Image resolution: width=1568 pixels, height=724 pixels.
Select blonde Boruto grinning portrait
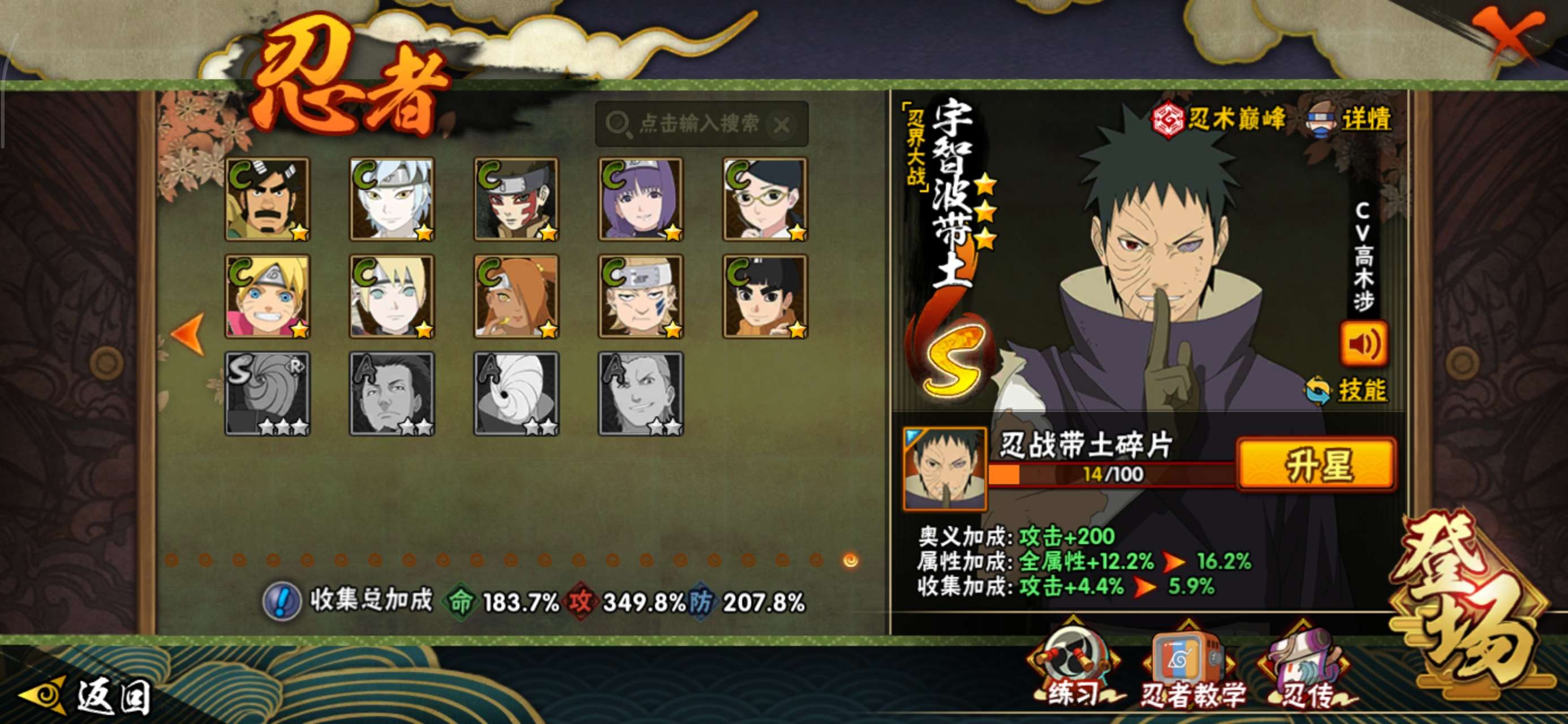click(x=268, y=296)
